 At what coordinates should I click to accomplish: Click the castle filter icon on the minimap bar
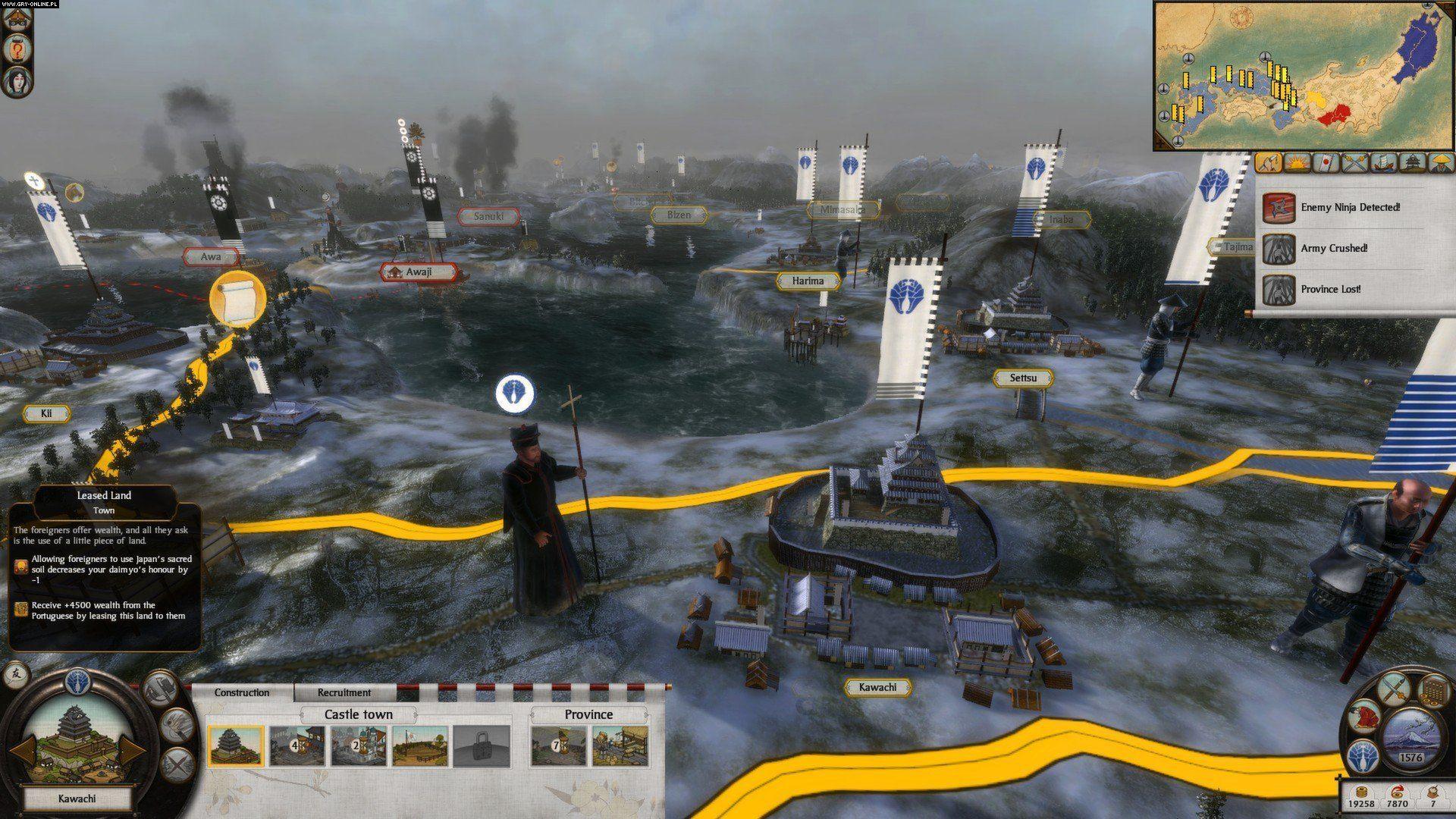click(x=1412, y=162)
